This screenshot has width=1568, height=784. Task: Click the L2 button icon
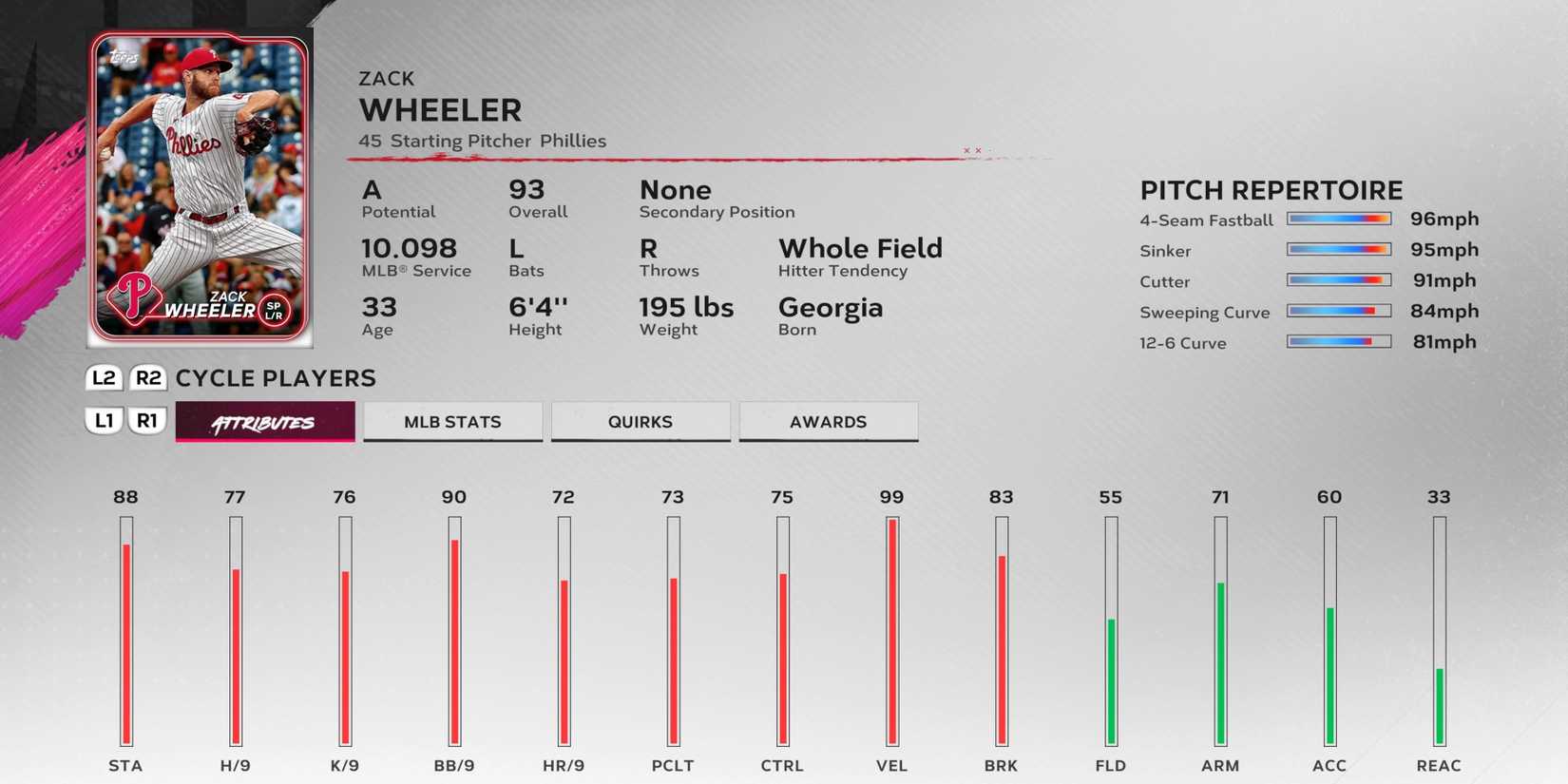pyautogui.click(x=103, y=377)
